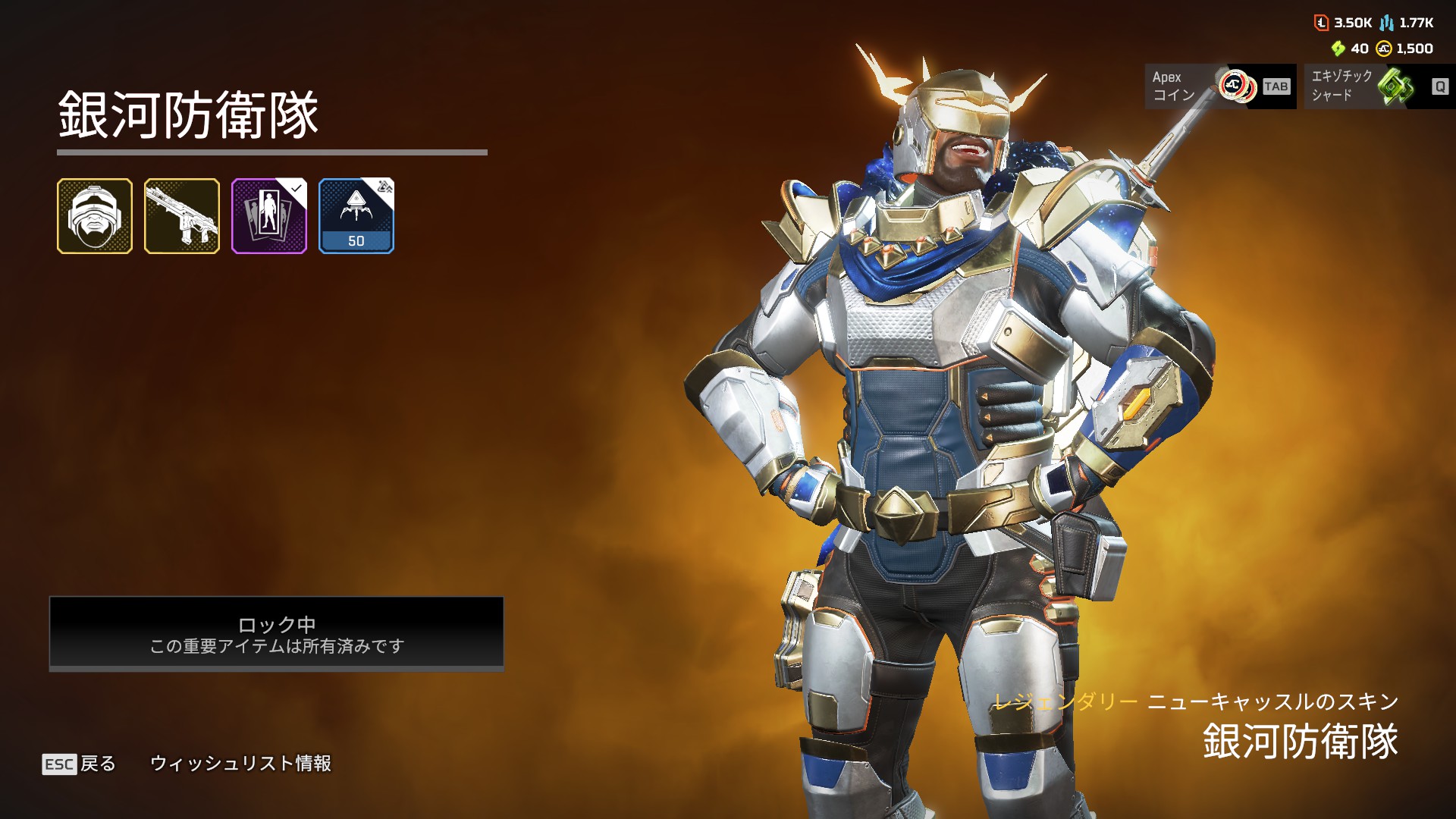Choose the gold weapon skin thumbnail

click(x=182, y=216)
